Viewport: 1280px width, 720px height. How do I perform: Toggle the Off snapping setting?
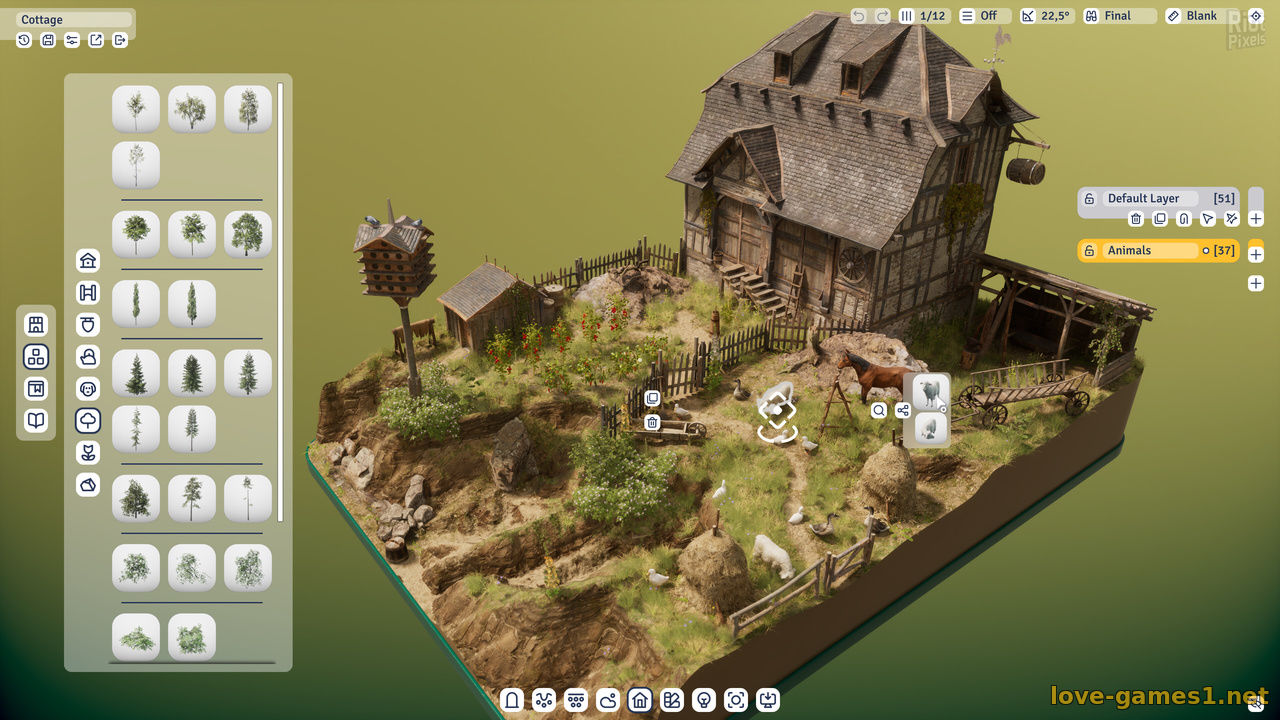pyautogui.click(x=979, y=16)
